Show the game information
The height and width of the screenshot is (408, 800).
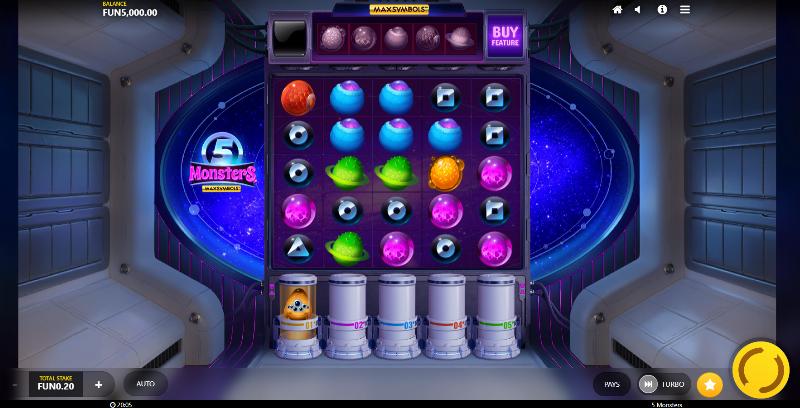click(662, 9)
